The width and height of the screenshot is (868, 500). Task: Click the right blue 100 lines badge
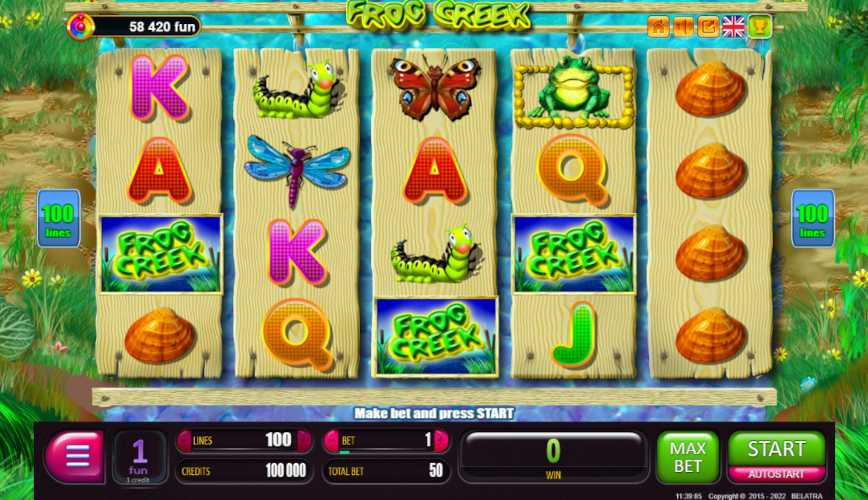812,219
